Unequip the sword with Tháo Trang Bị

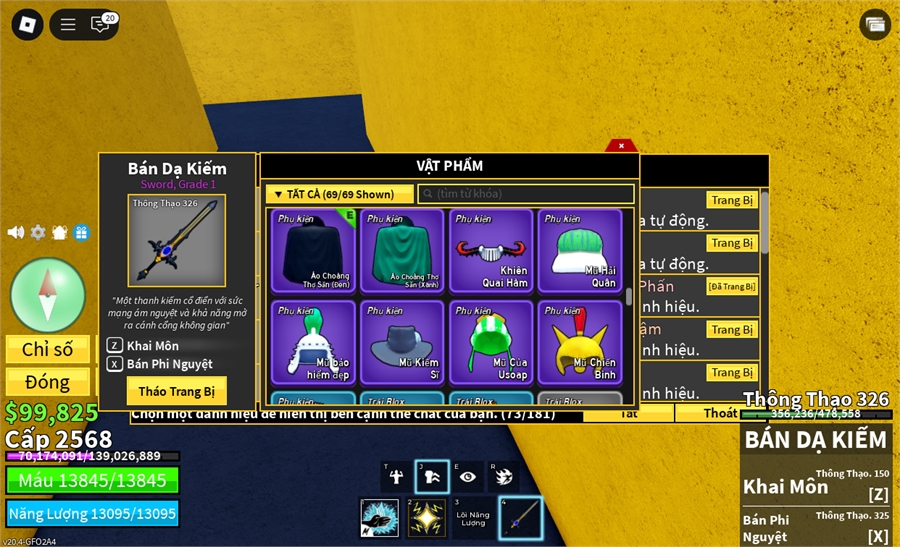[x=176, y=390]
